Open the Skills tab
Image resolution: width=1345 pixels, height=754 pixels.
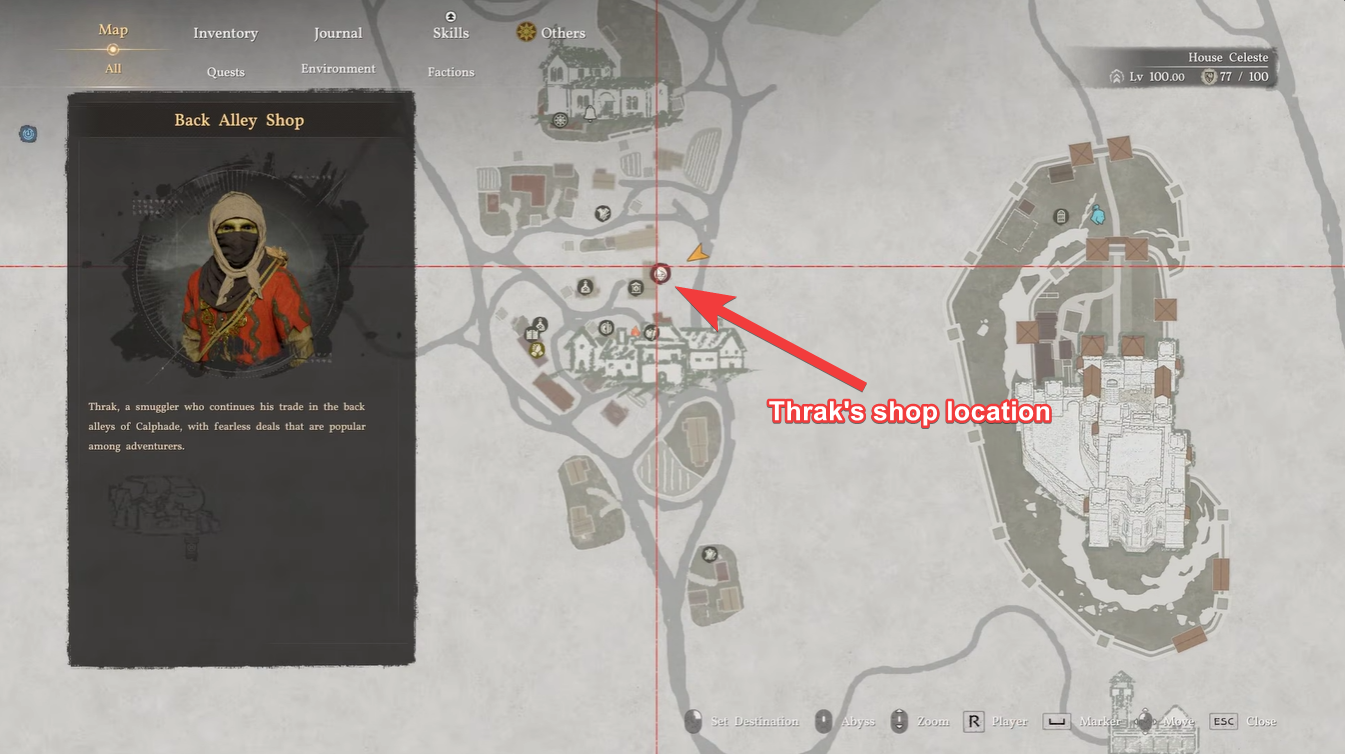pos(451,33)
